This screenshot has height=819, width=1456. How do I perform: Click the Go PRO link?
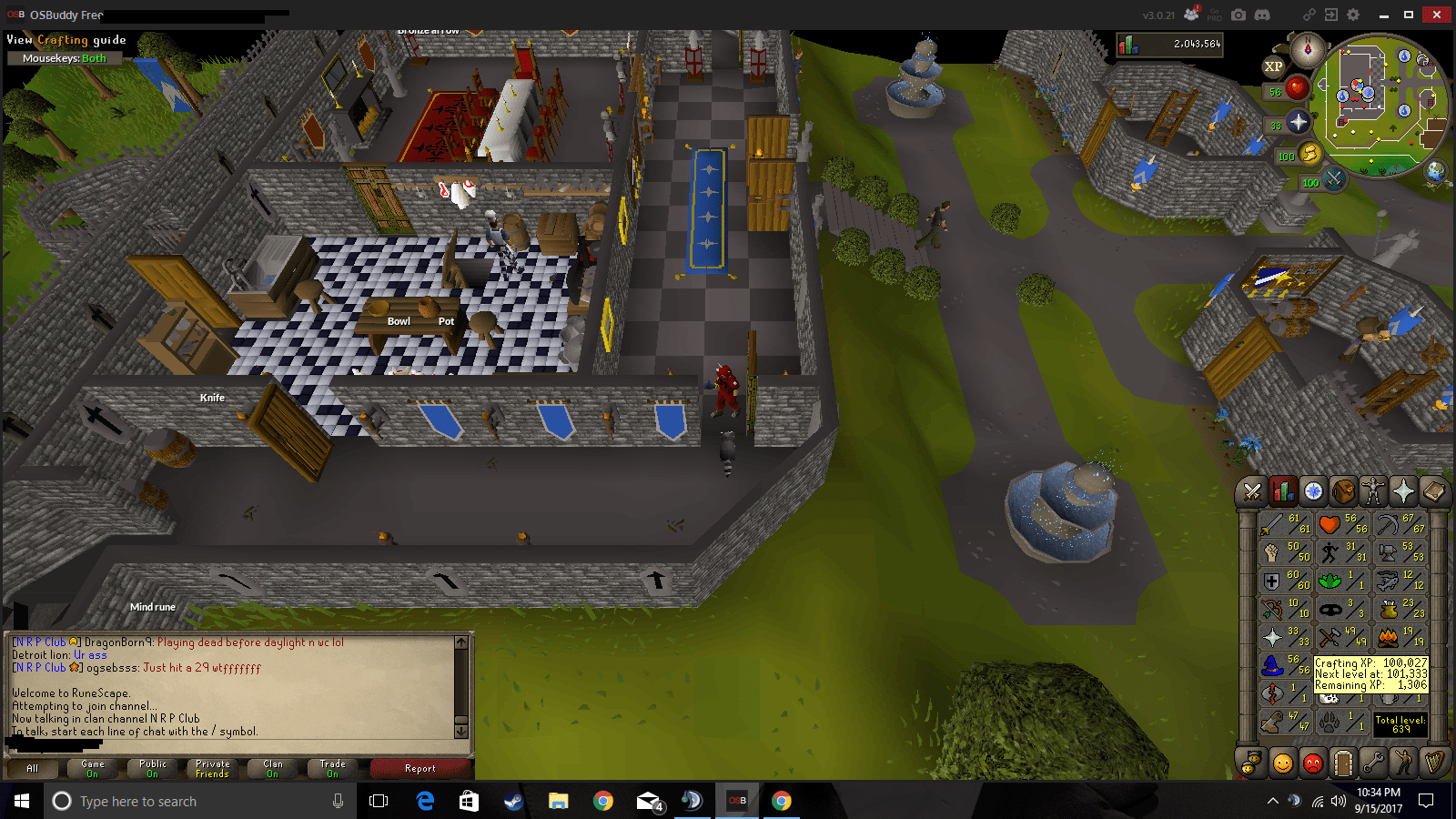pyautogui.click(x=1214, y=15)
